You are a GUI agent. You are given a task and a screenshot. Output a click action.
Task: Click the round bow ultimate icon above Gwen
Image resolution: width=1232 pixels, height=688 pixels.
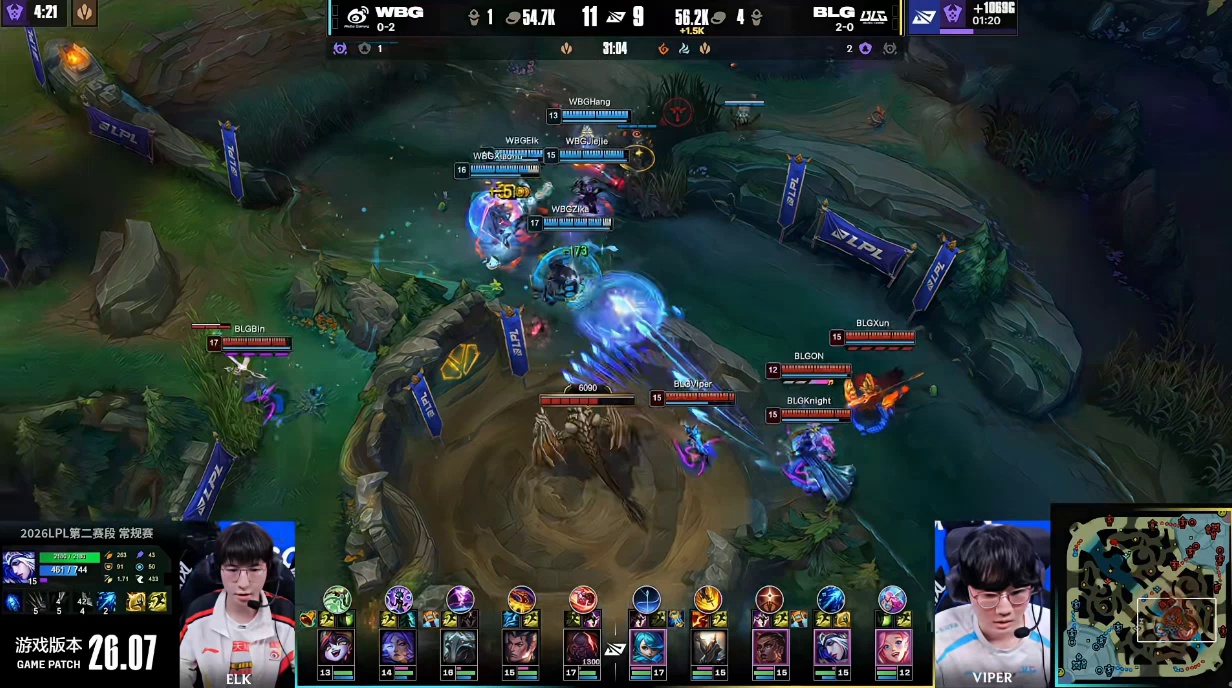pos(647,599)
